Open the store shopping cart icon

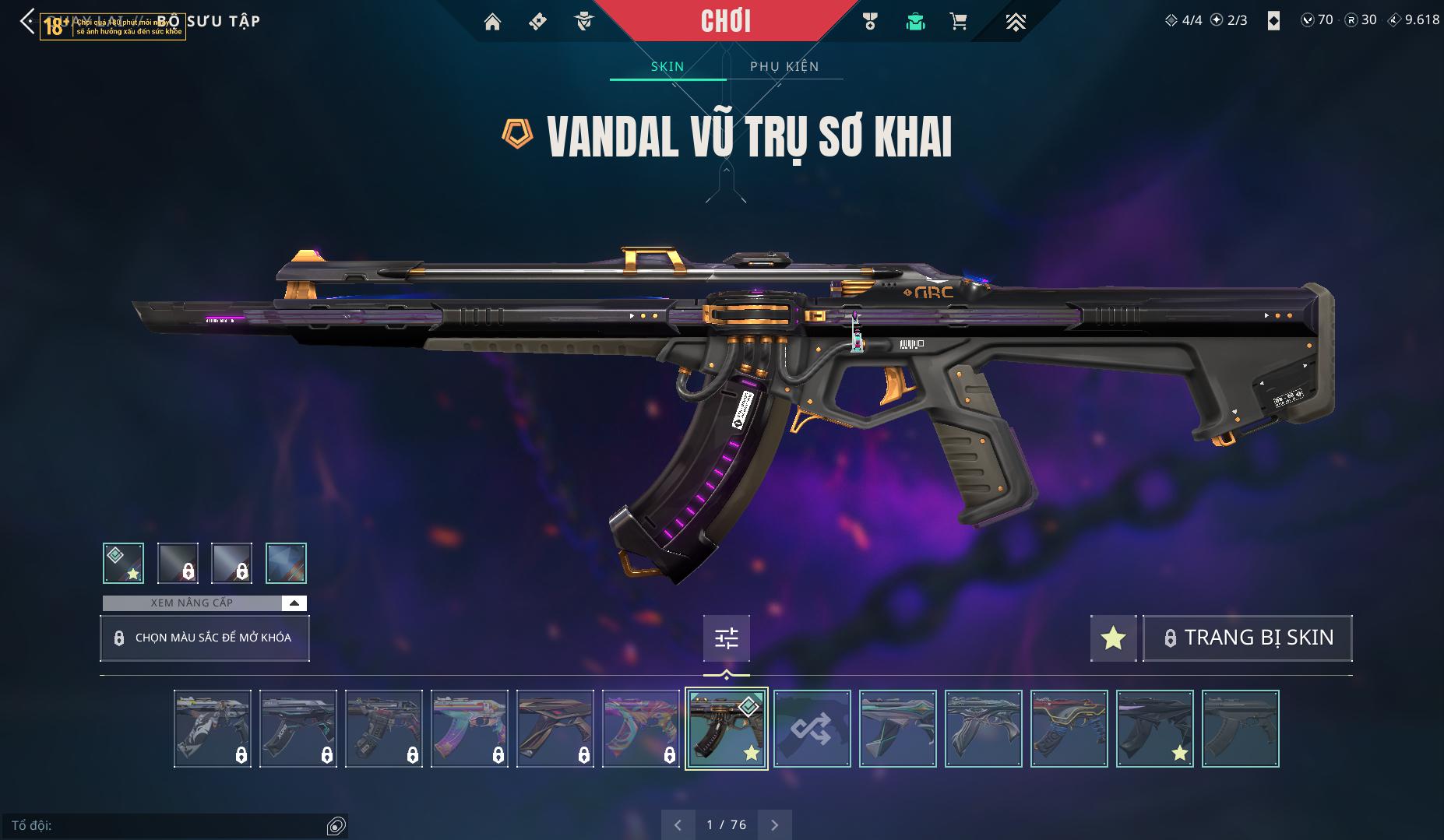point(959,22)
